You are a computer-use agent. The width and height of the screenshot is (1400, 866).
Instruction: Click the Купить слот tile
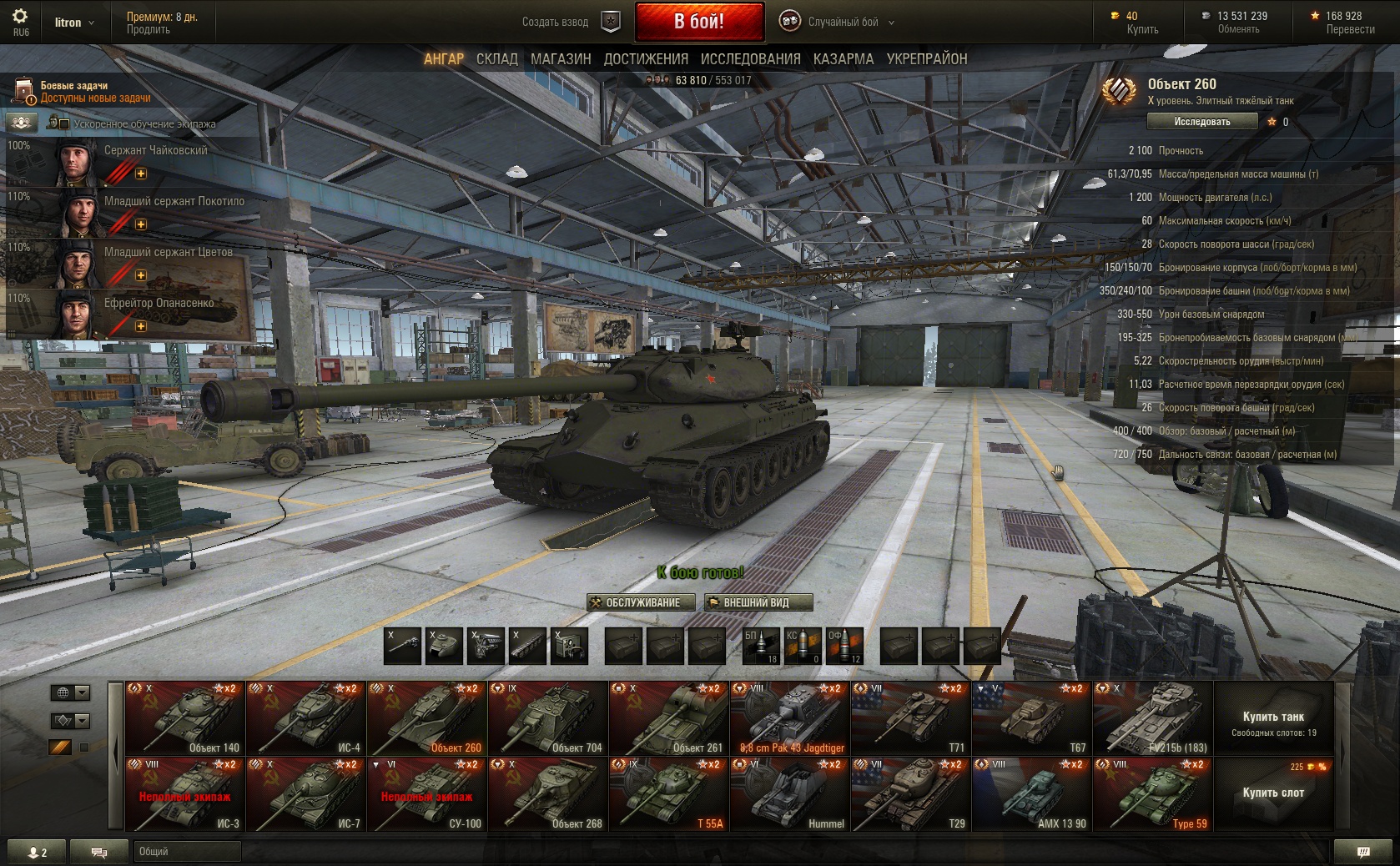coord(1273,793)
